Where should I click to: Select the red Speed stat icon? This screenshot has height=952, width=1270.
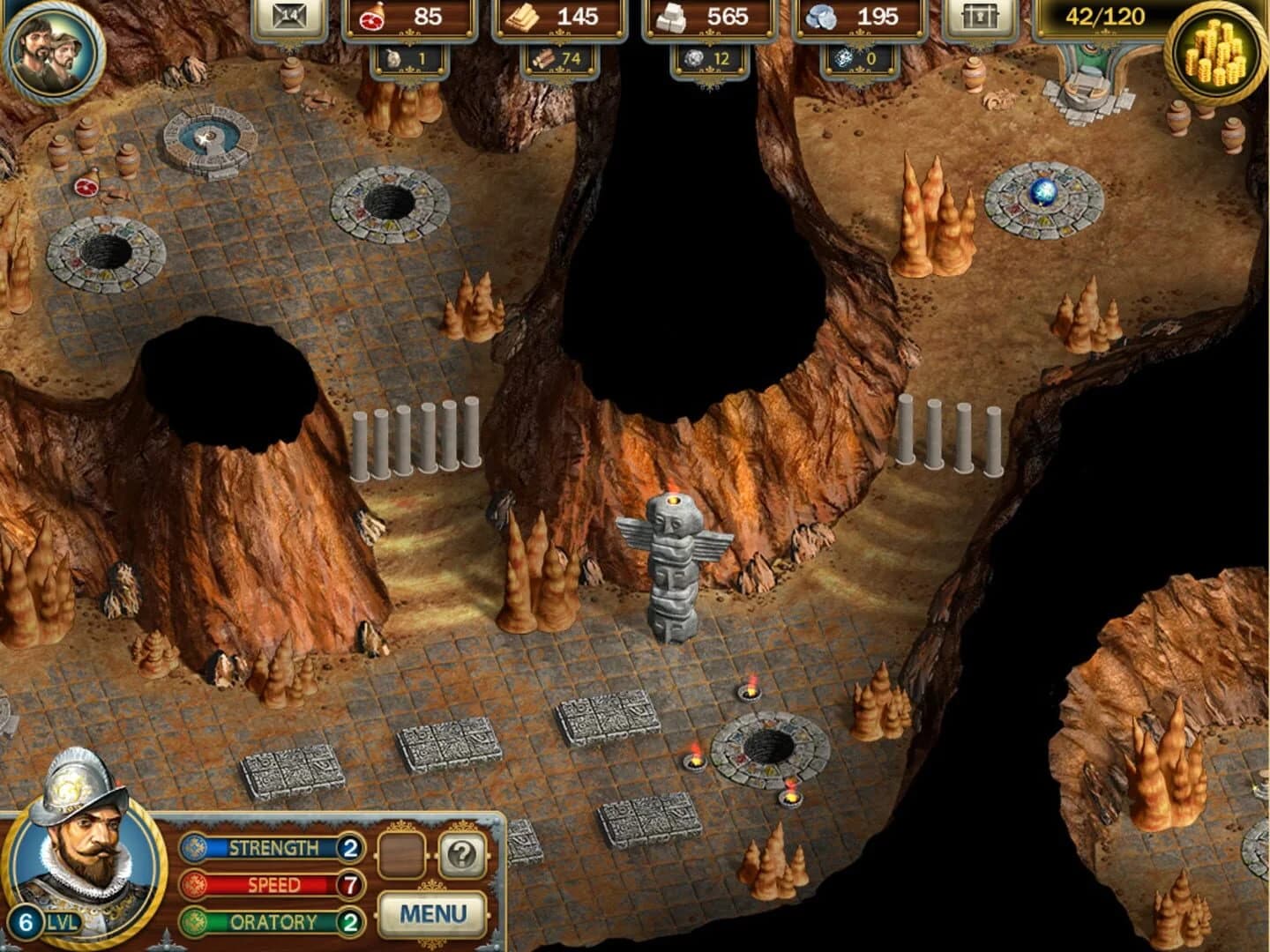(195, 883)
